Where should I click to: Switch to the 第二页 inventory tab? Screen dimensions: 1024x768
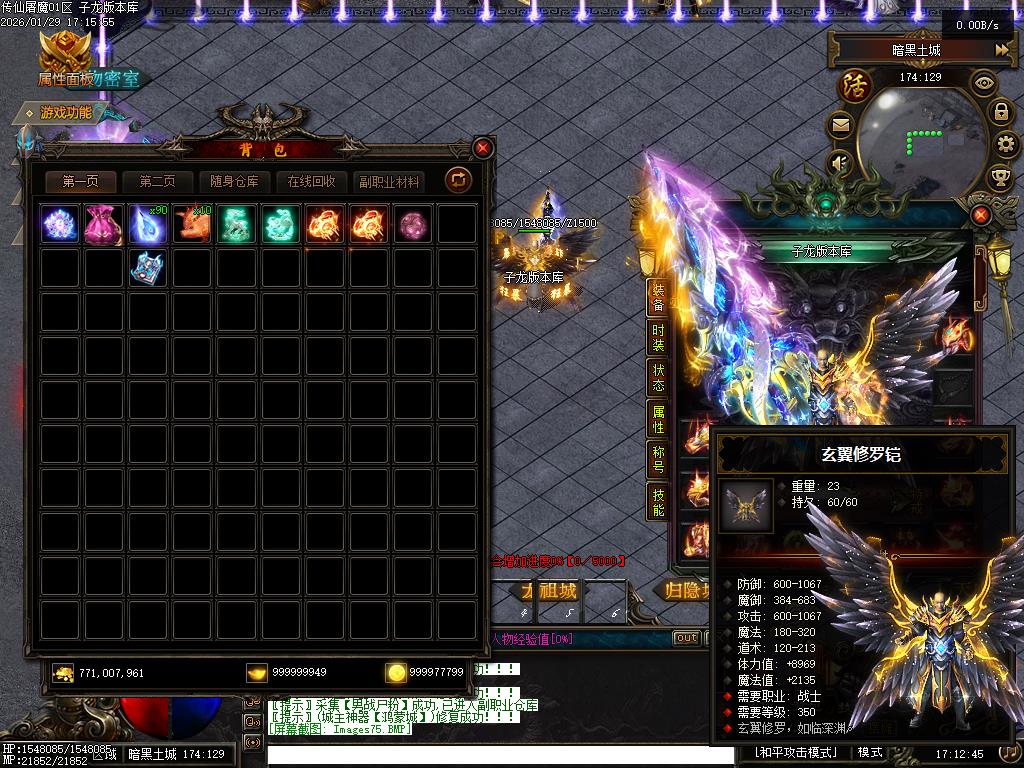coord(157,182)
